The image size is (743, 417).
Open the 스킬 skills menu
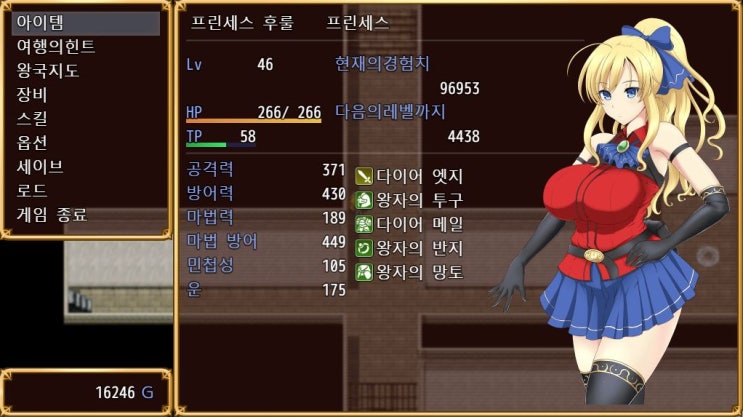[86, 119]
